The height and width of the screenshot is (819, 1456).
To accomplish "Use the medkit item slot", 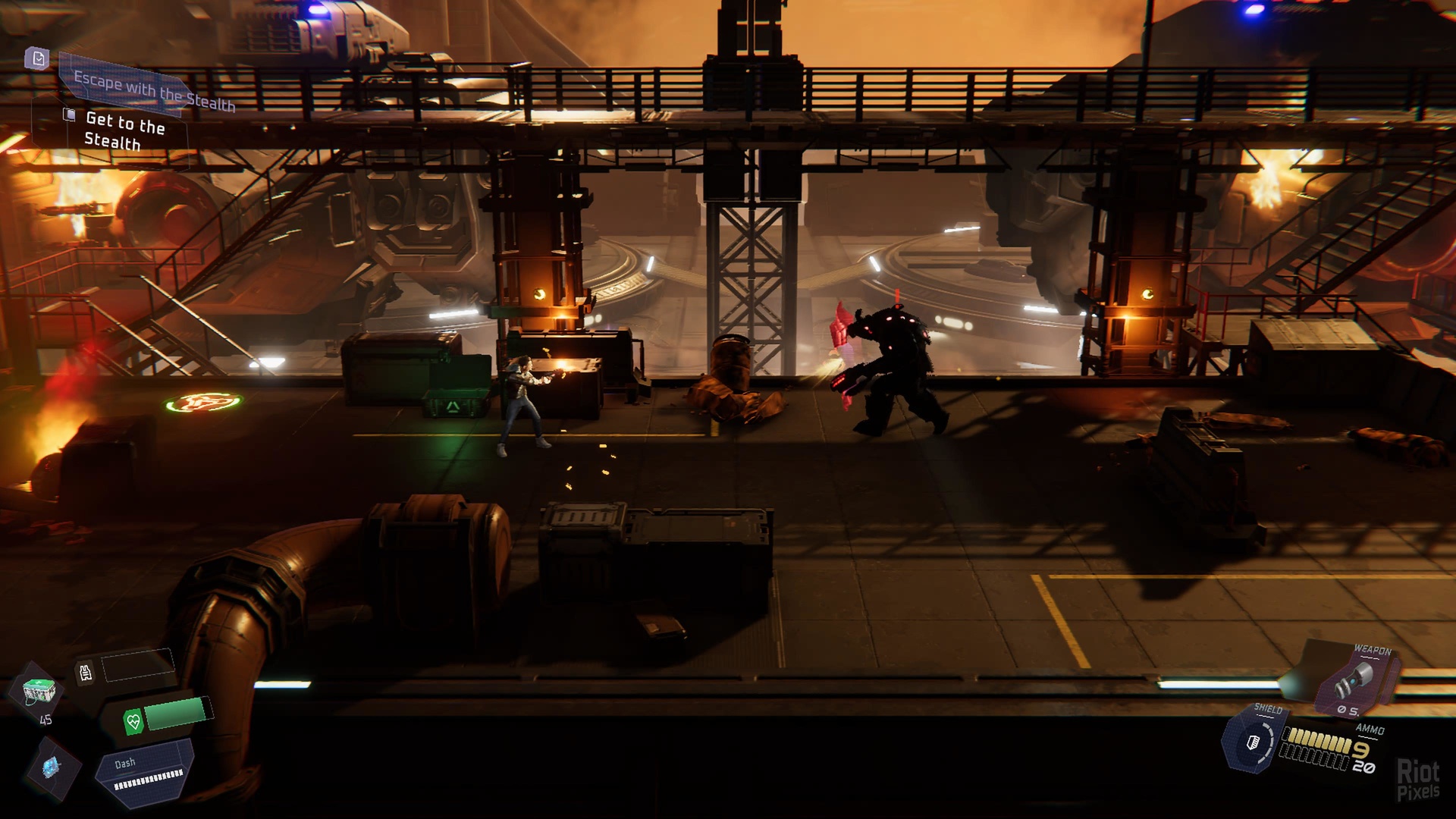I will click(37, 691).
